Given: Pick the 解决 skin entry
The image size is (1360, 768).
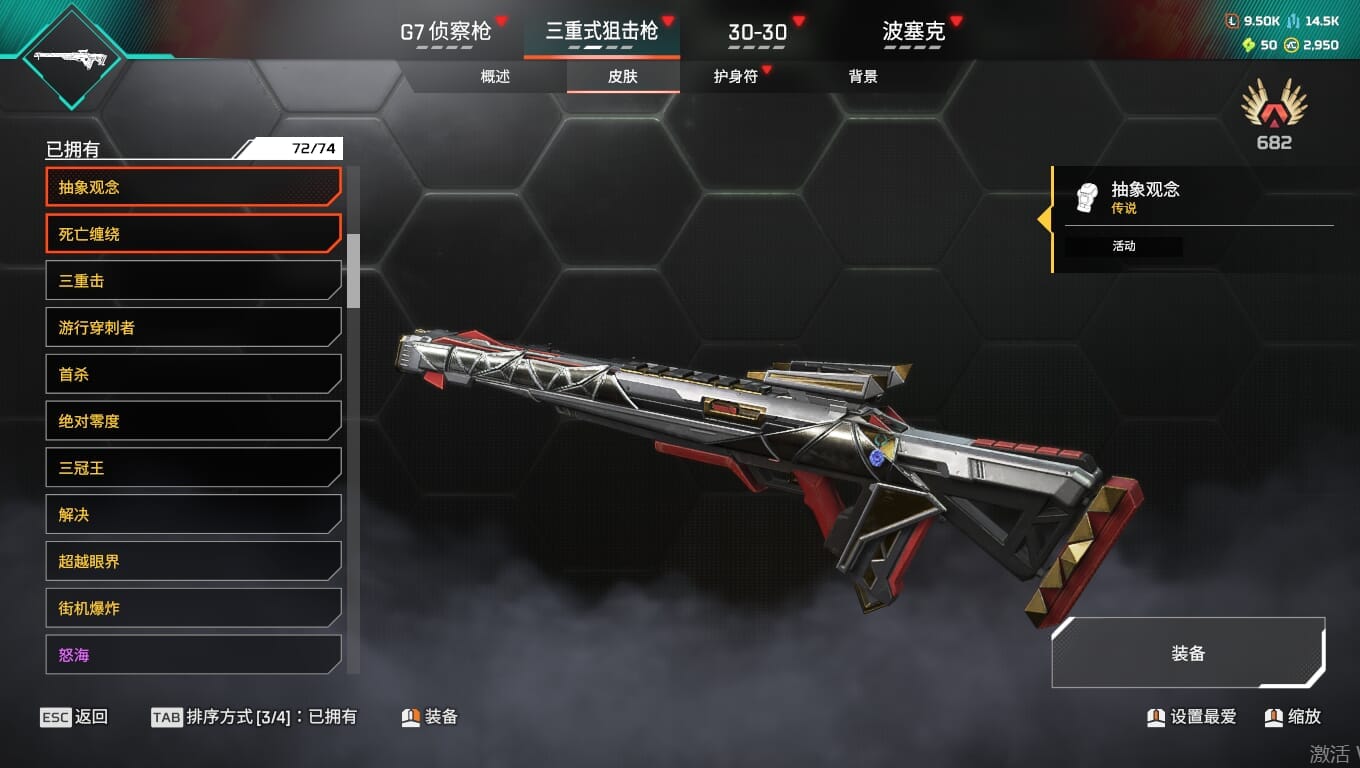Looking at the screenshot, I should [193, 515].
